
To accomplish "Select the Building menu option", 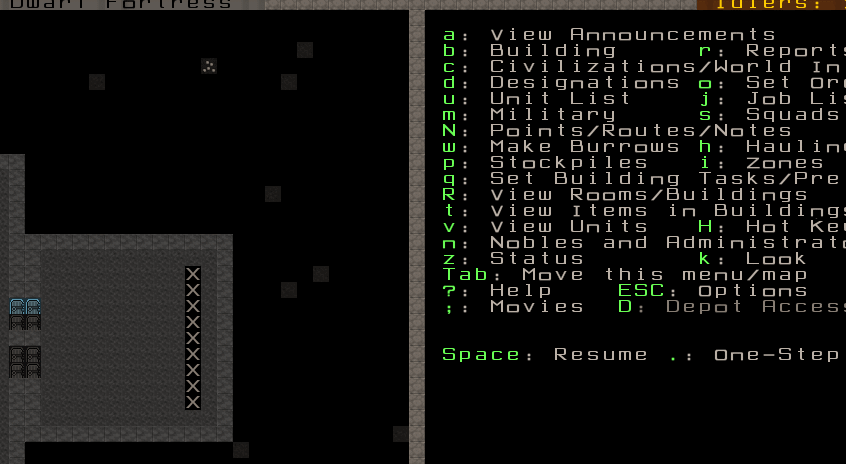I will [552, 51].
